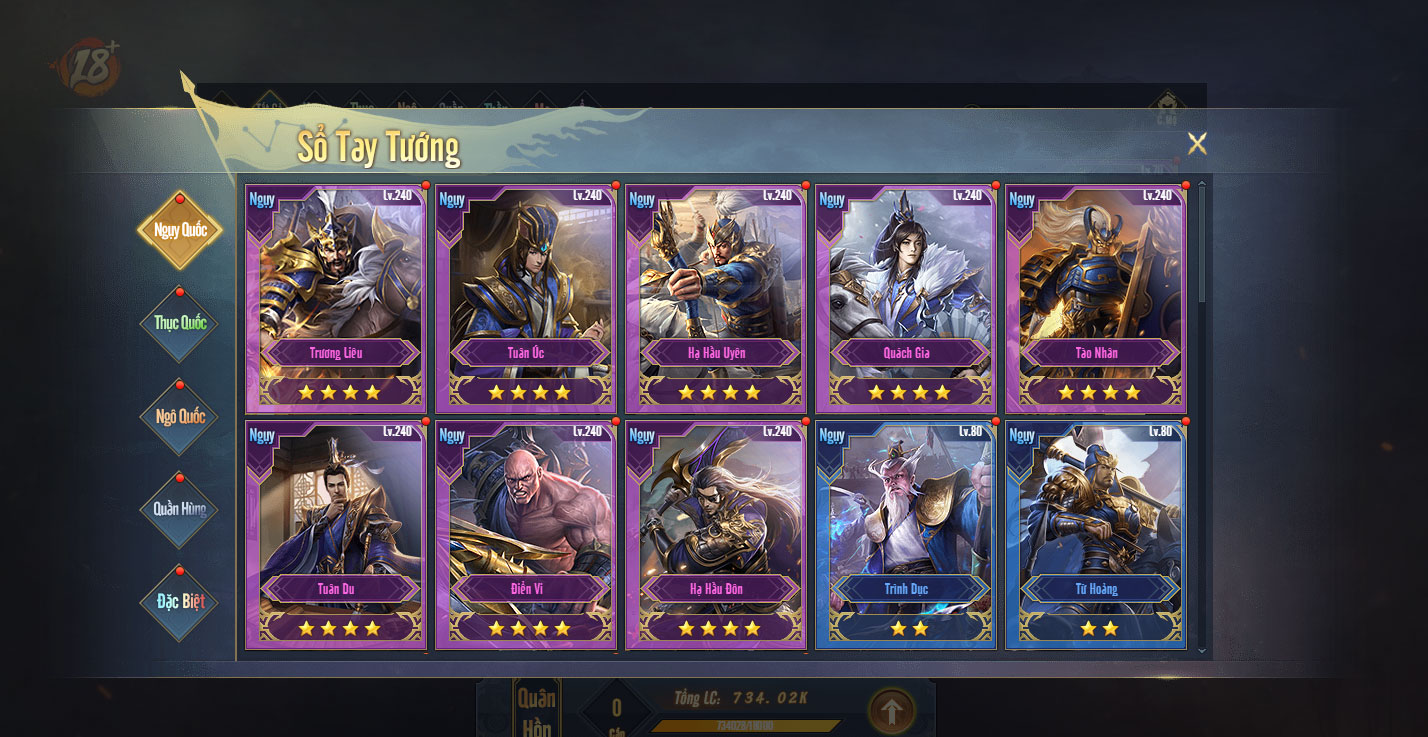Choose the Tuân Úc hero card
This screenshot has height=737, width=1428.
pos(526,297)
